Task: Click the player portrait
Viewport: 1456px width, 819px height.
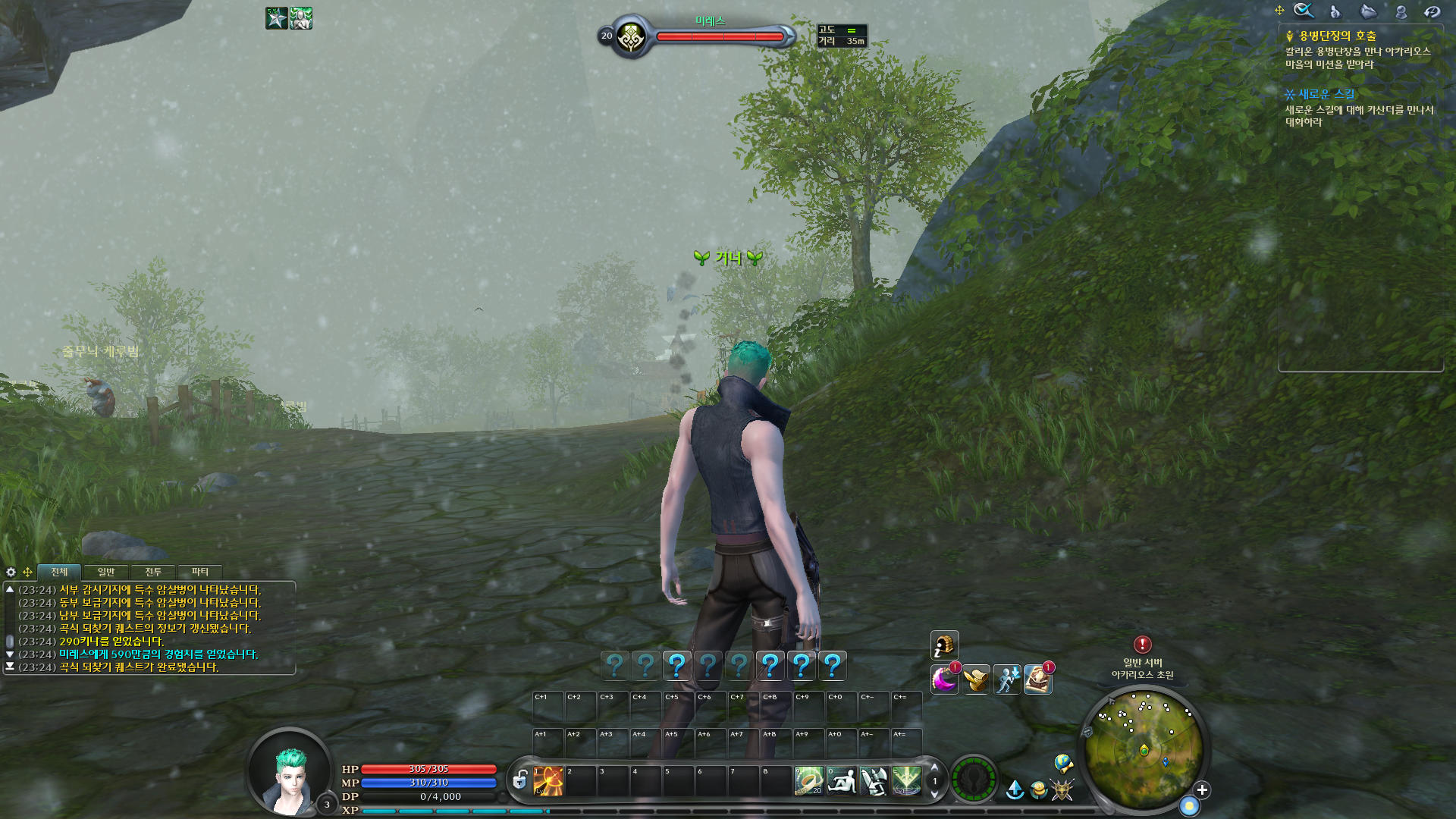Action: coord(291,773)
